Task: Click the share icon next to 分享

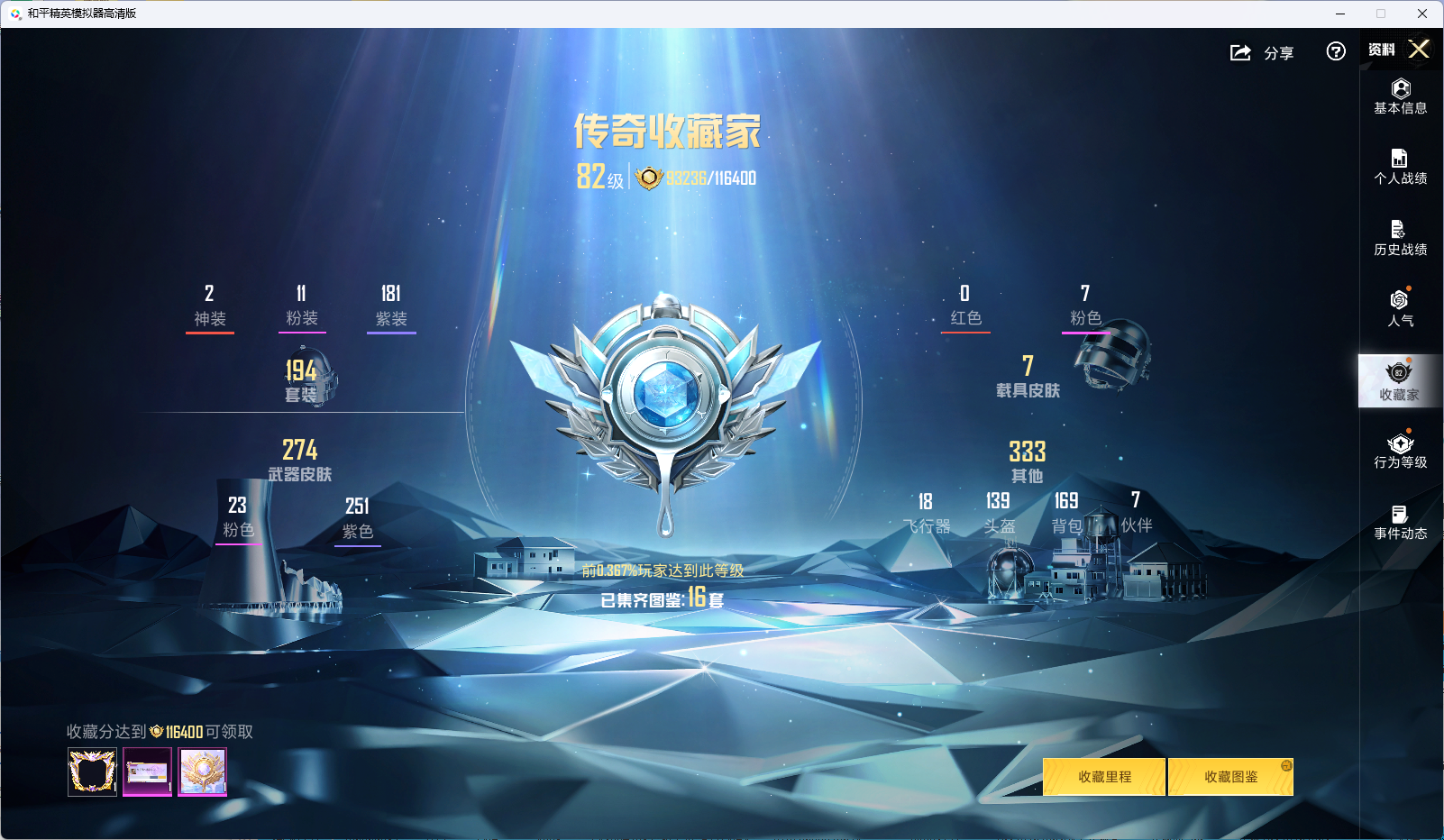Action: pyautogui.click(x=1241, y=52)
